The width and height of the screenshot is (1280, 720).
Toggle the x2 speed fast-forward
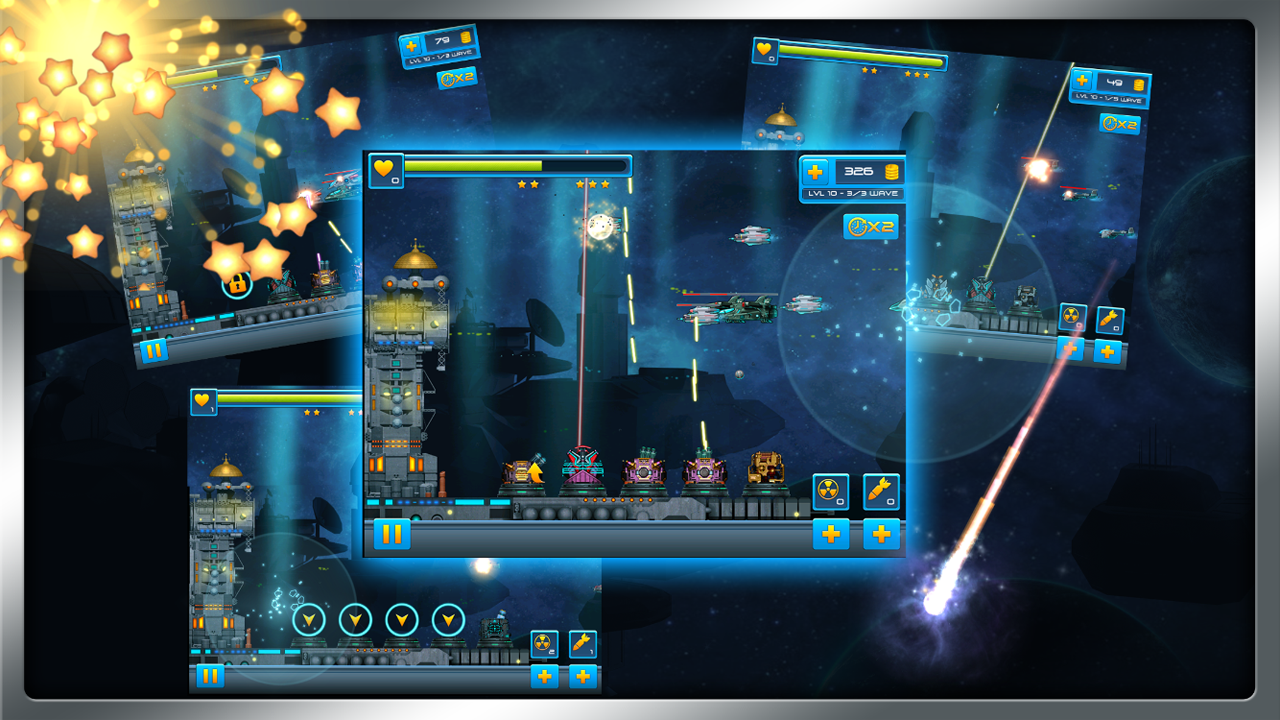click(x=870, y=226)
